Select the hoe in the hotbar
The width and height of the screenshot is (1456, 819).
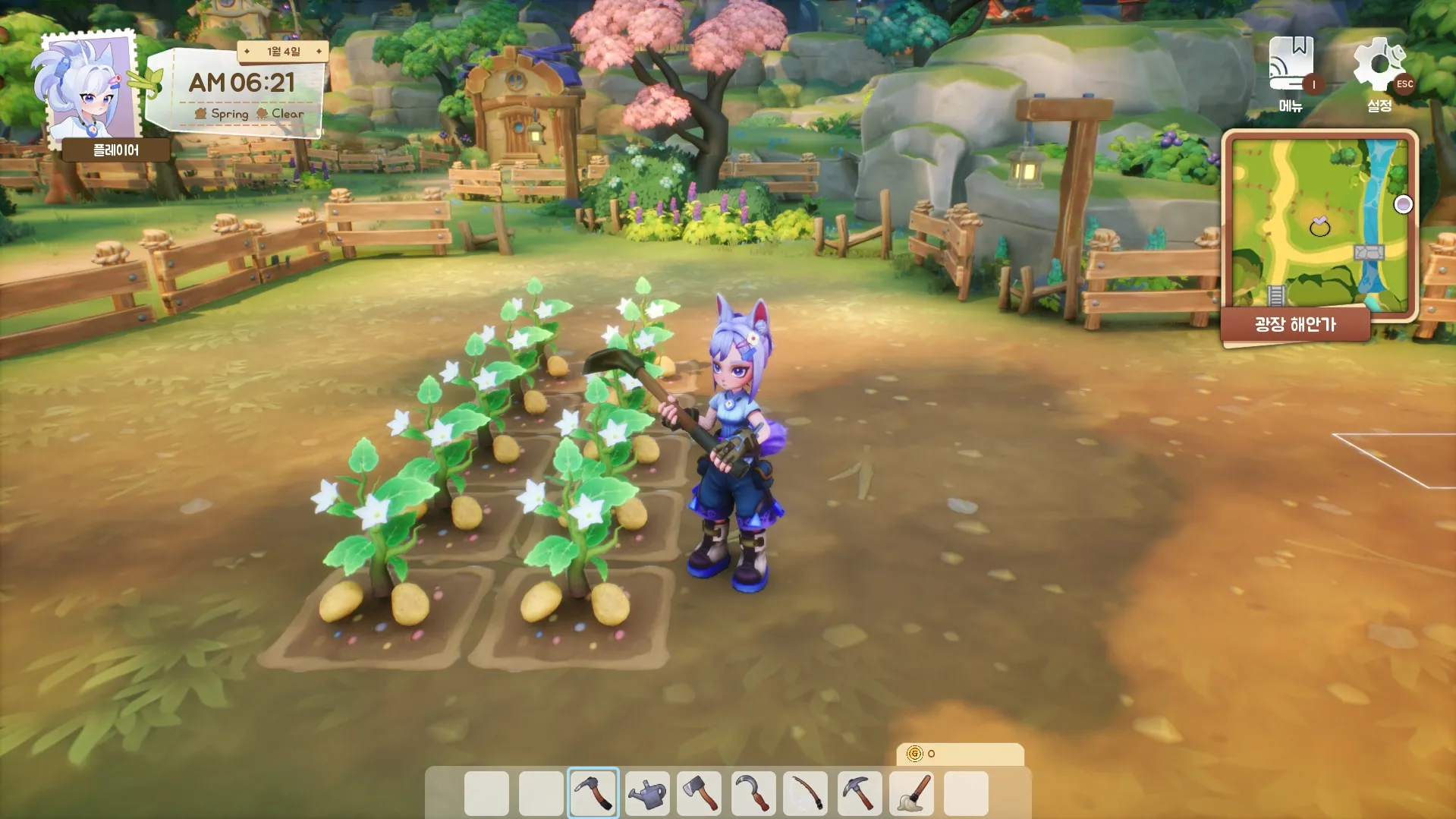(593, 793)
